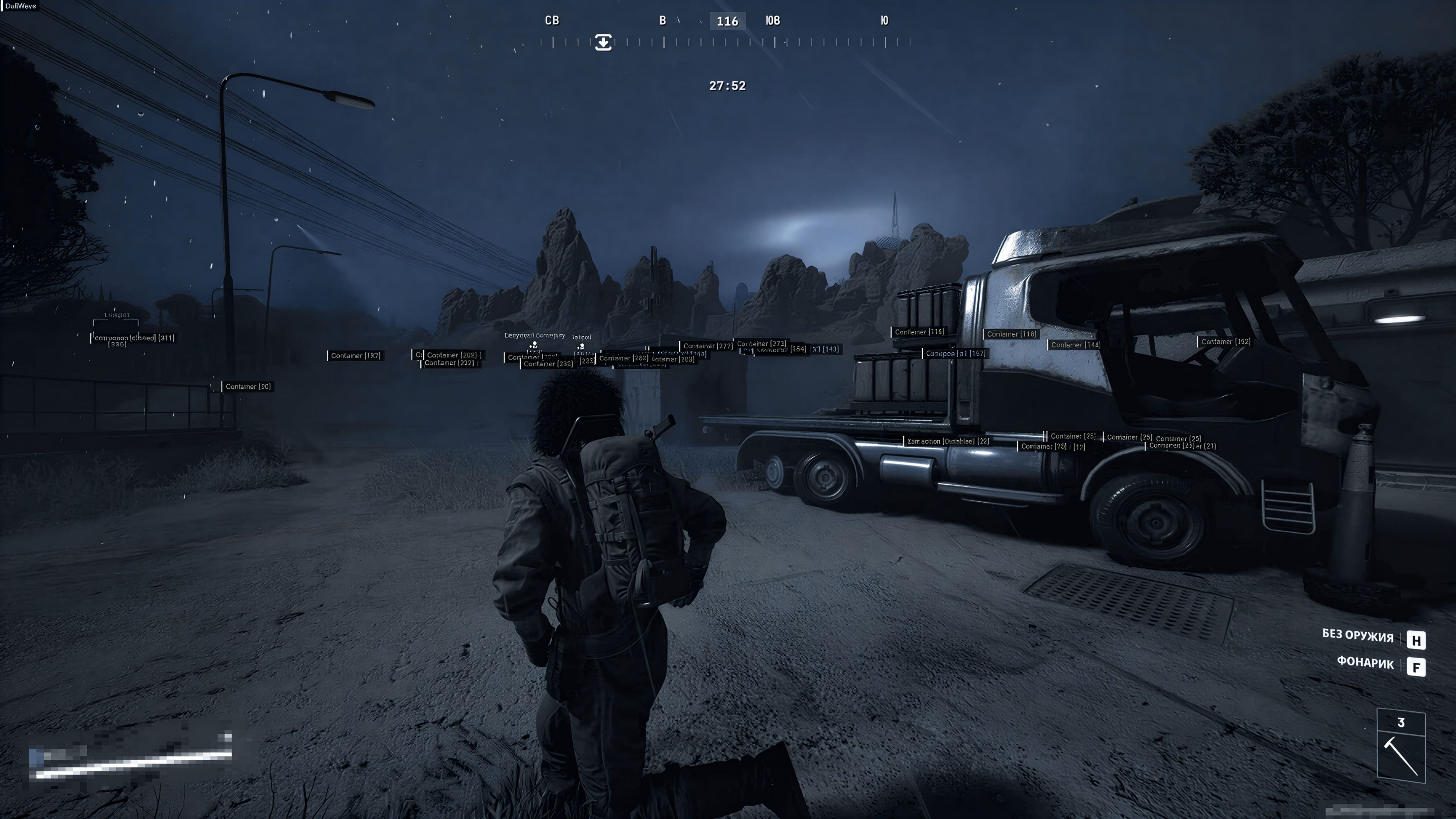Pick the Container [277] marker label
This screenshot has height=819, width=1456.
tap(707, 346)
